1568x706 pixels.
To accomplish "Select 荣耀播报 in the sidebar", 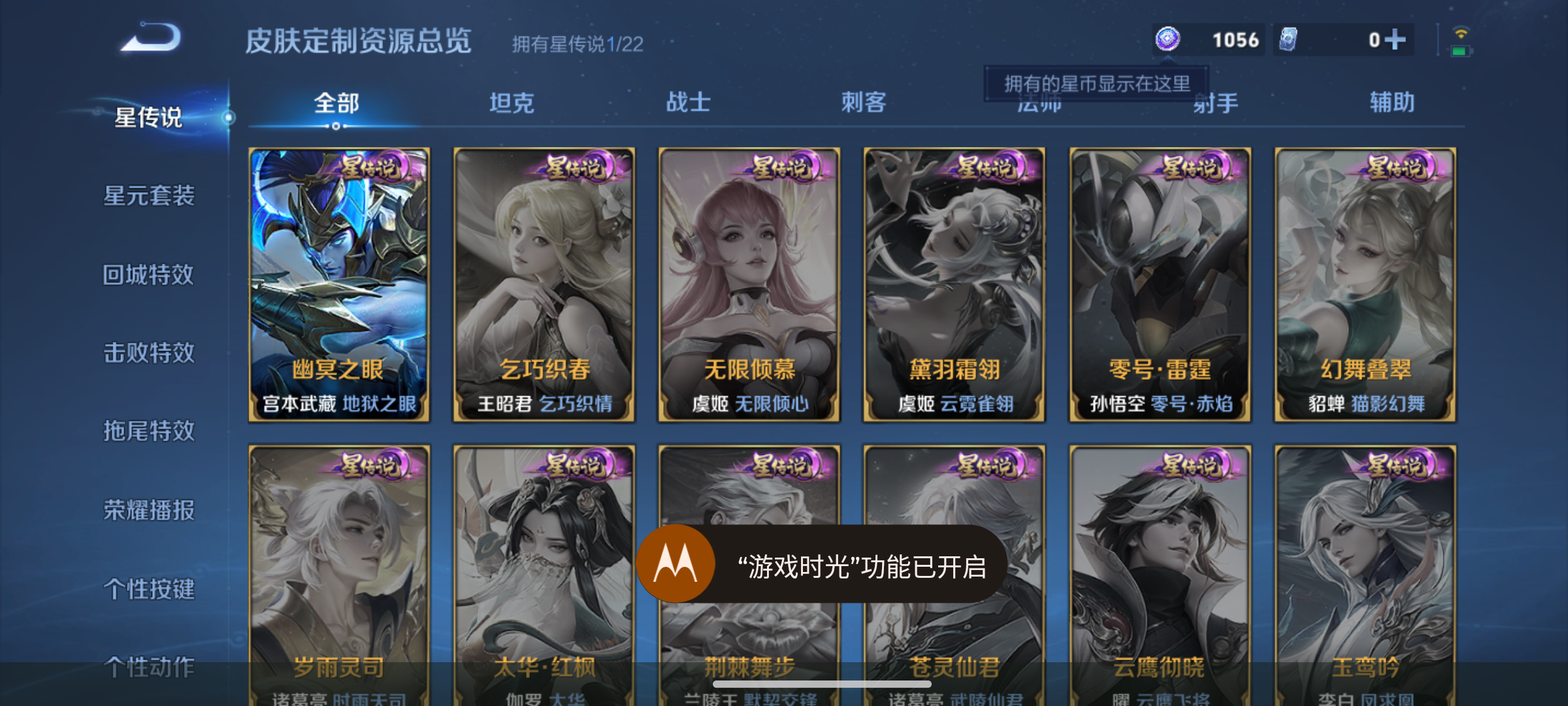I will [151, 511].
